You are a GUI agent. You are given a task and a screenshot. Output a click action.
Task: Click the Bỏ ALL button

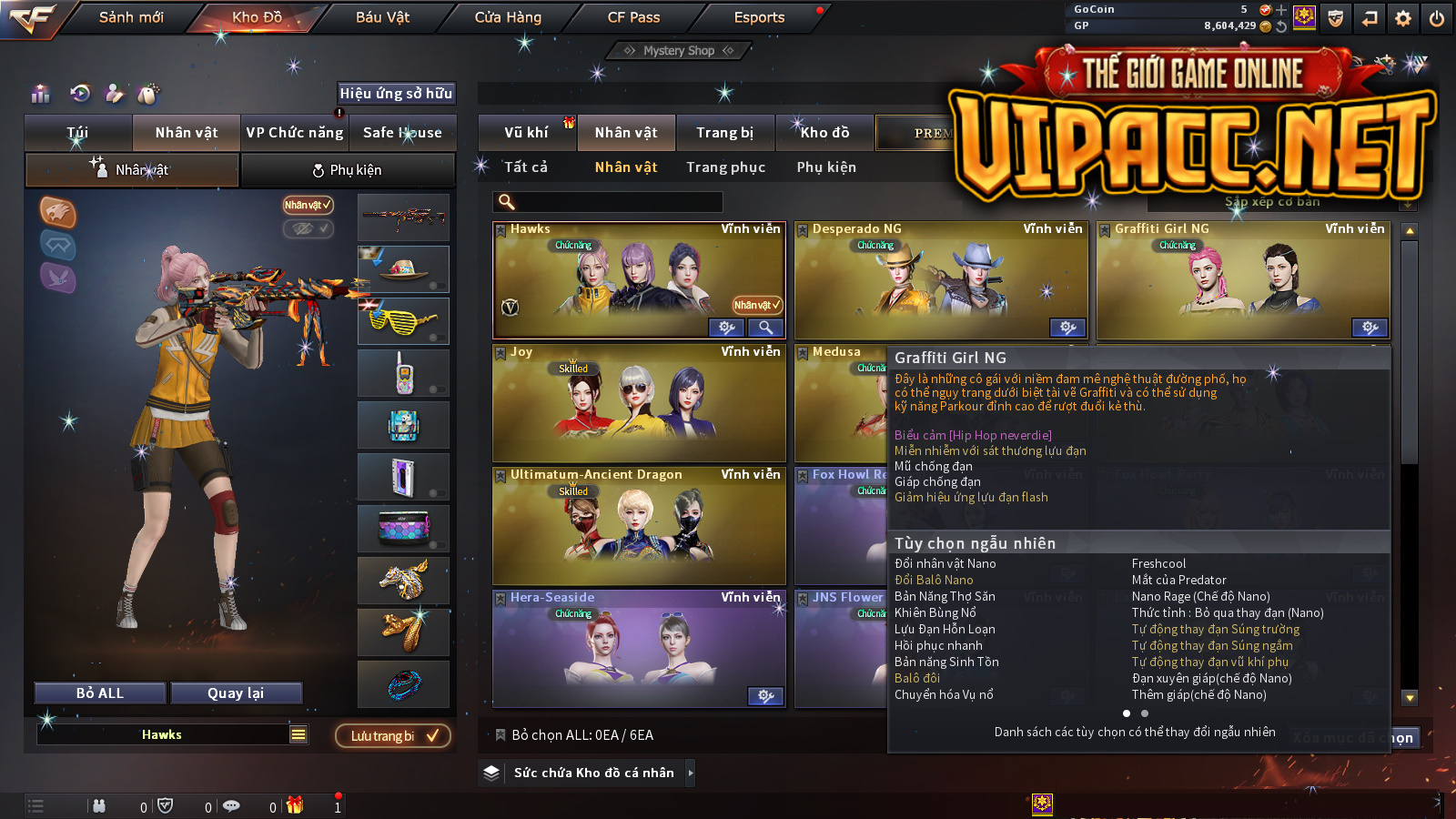point(100,693)
